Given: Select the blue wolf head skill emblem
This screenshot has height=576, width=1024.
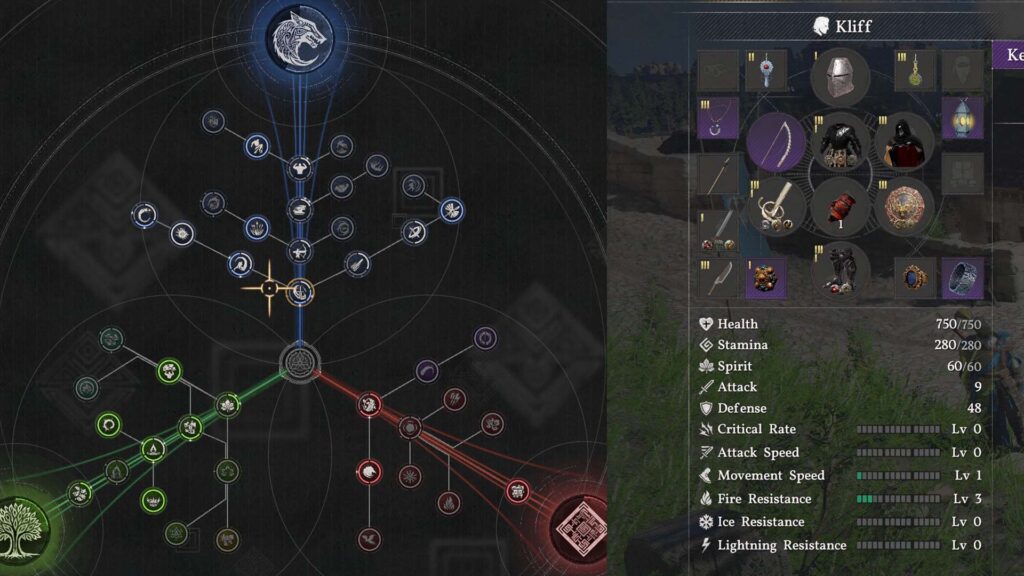Looking at the screenshot, I should (x=299, y=39).
